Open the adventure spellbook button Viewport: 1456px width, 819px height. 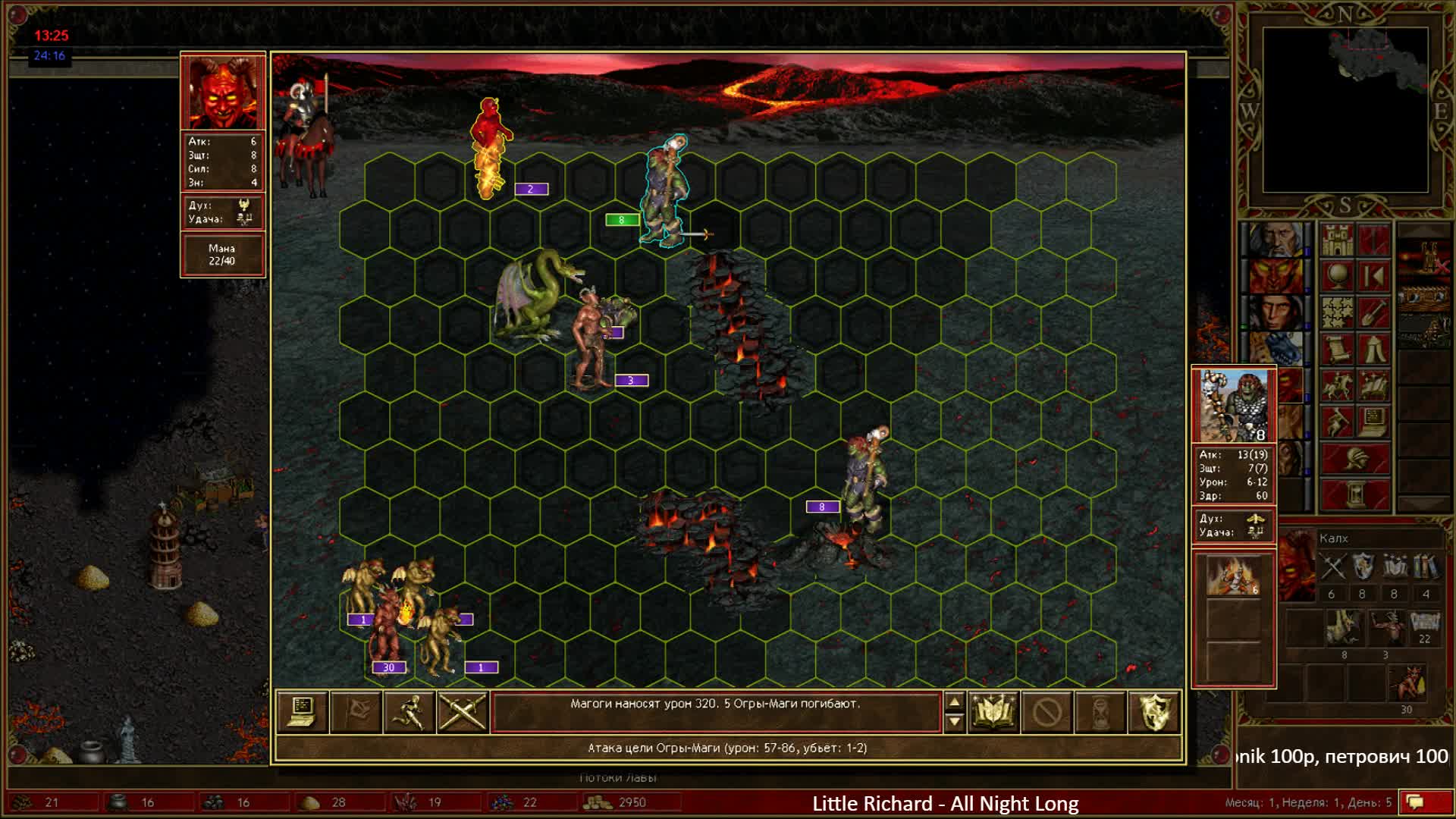1373,385
